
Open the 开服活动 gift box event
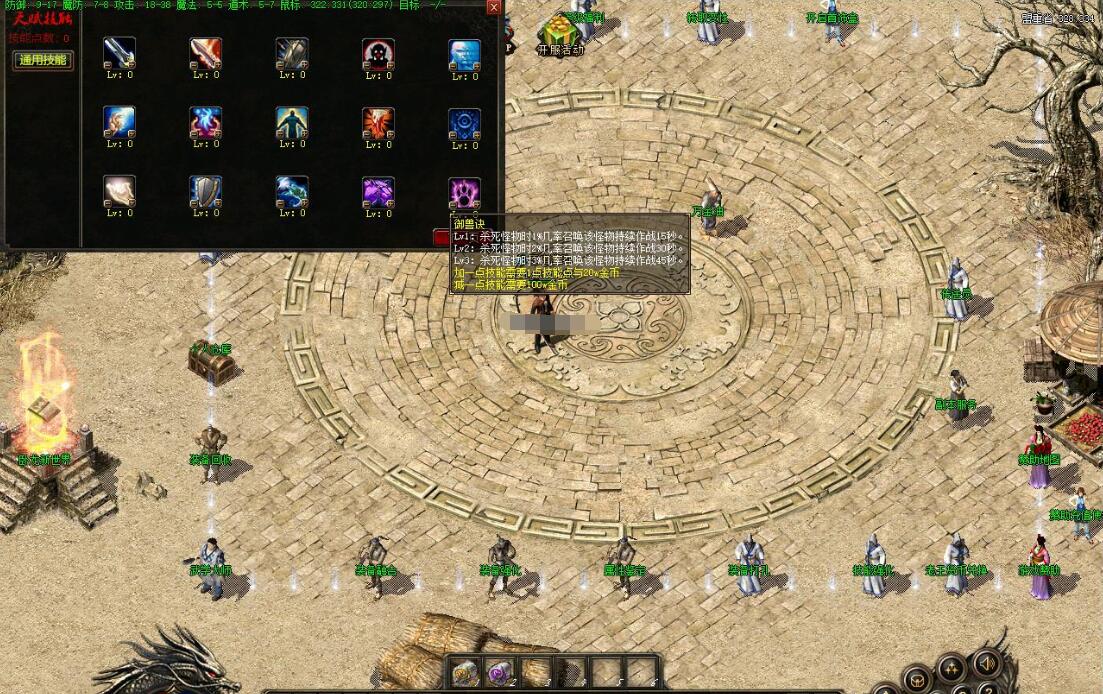[559, 34]
